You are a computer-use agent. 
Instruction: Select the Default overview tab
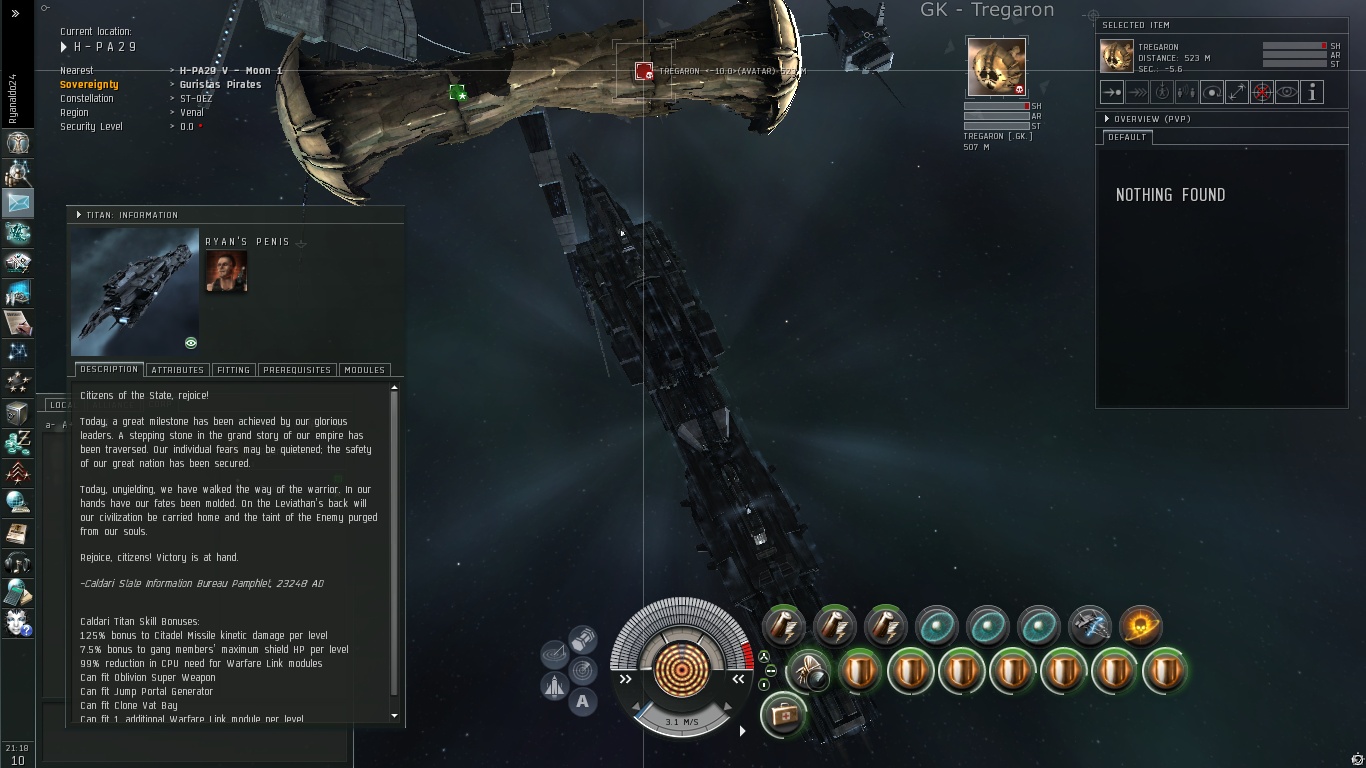point(1127,137)
